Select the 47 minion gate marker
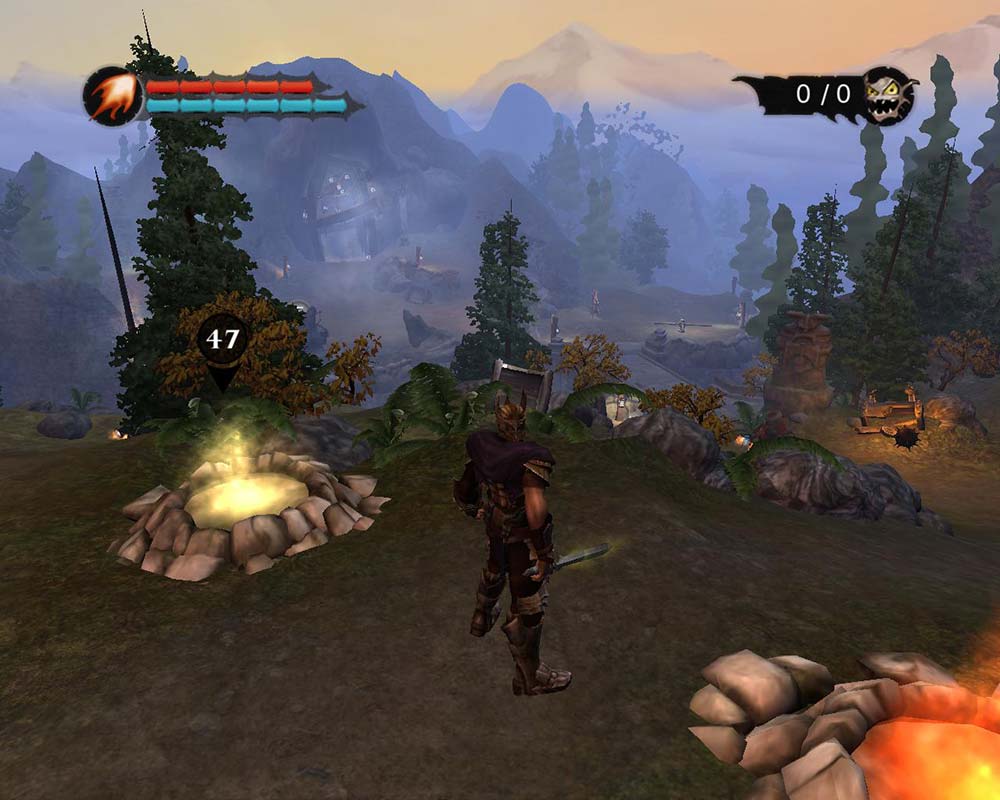The width and height of the screenshot is (1000, 800). click(x=222, y=340)
